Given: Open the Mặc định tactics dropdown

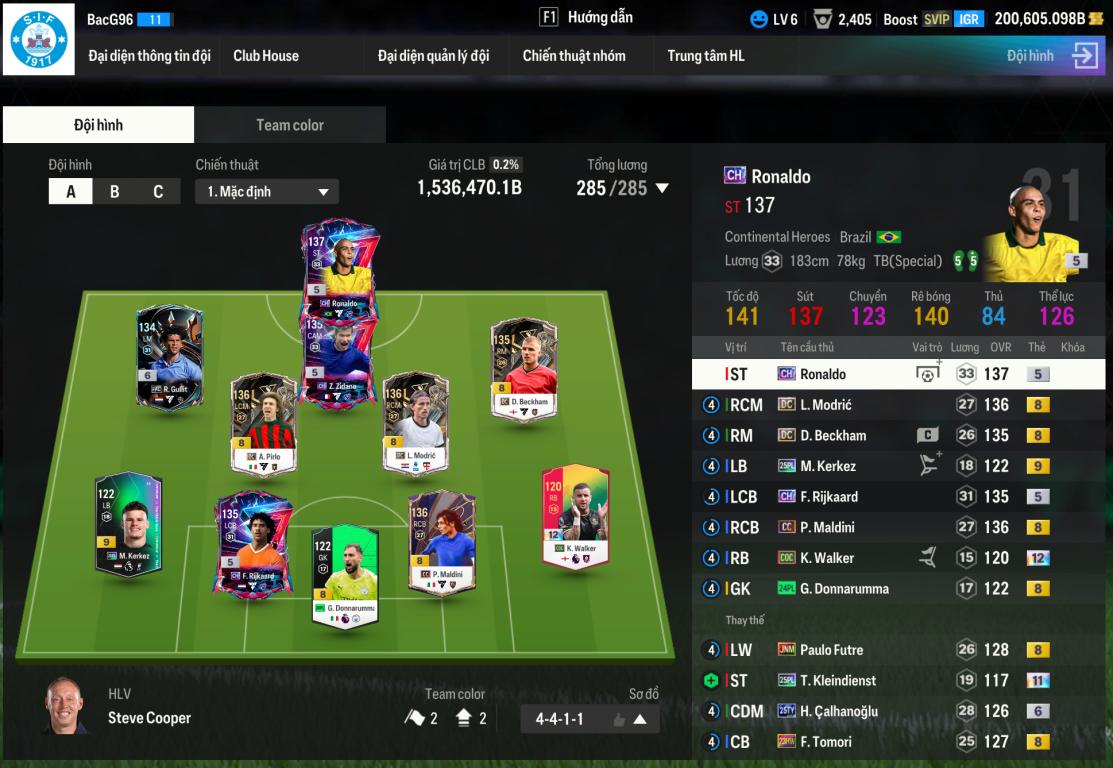Looking at the screenshot, I should 267,191.
